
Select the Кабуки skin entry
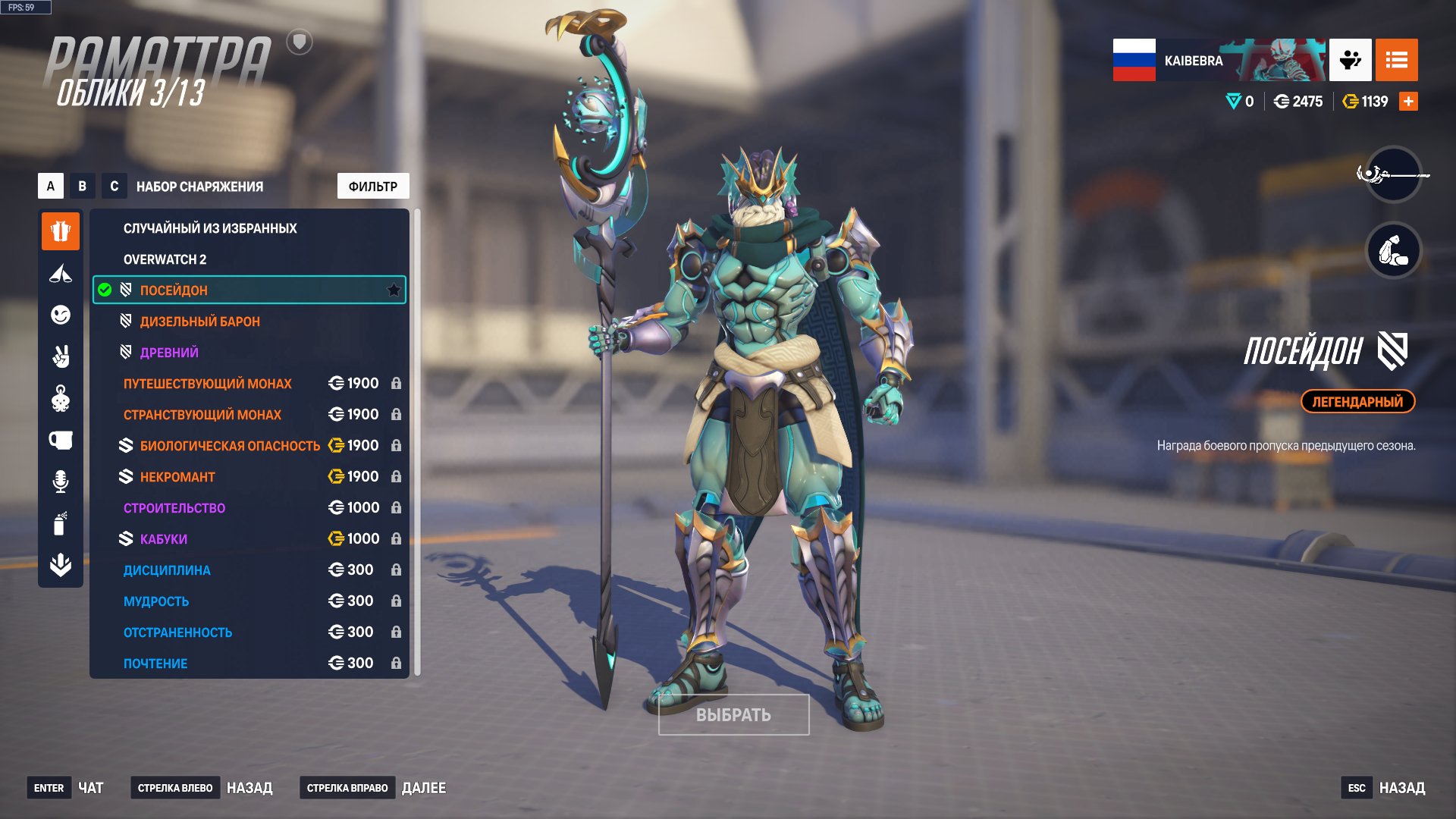[x=163, y=539]
